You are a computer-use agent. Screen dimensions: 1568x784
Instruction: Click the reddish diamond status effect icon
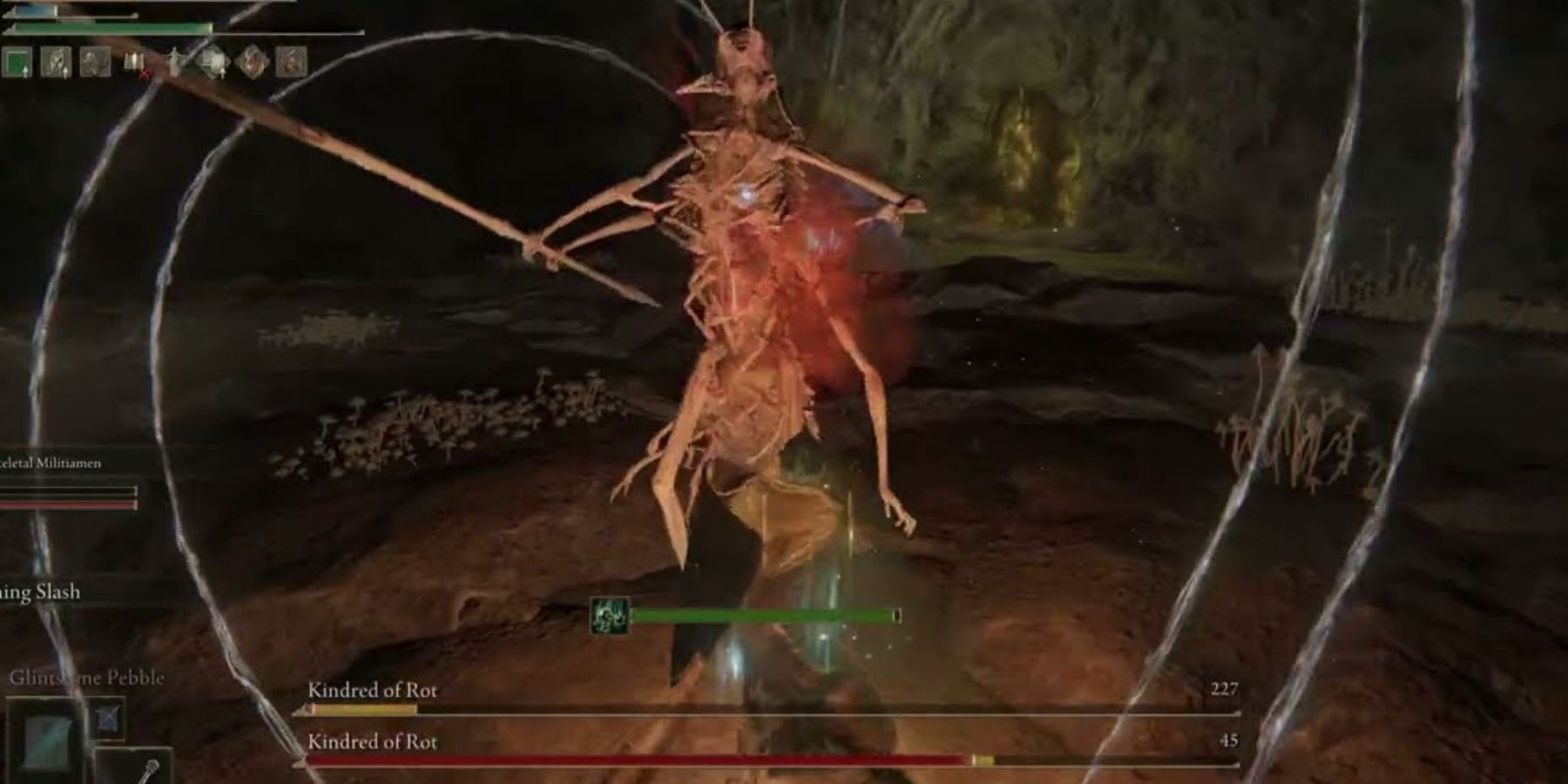251,62
